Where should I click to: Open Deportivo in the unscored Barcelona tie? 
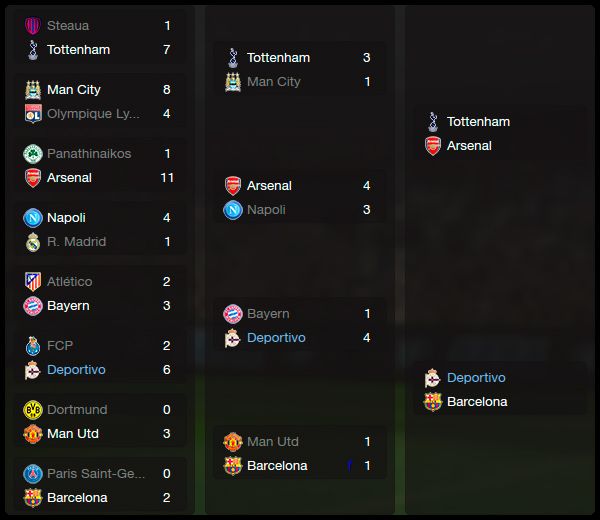pyautogui.click(x=476, y=378)
